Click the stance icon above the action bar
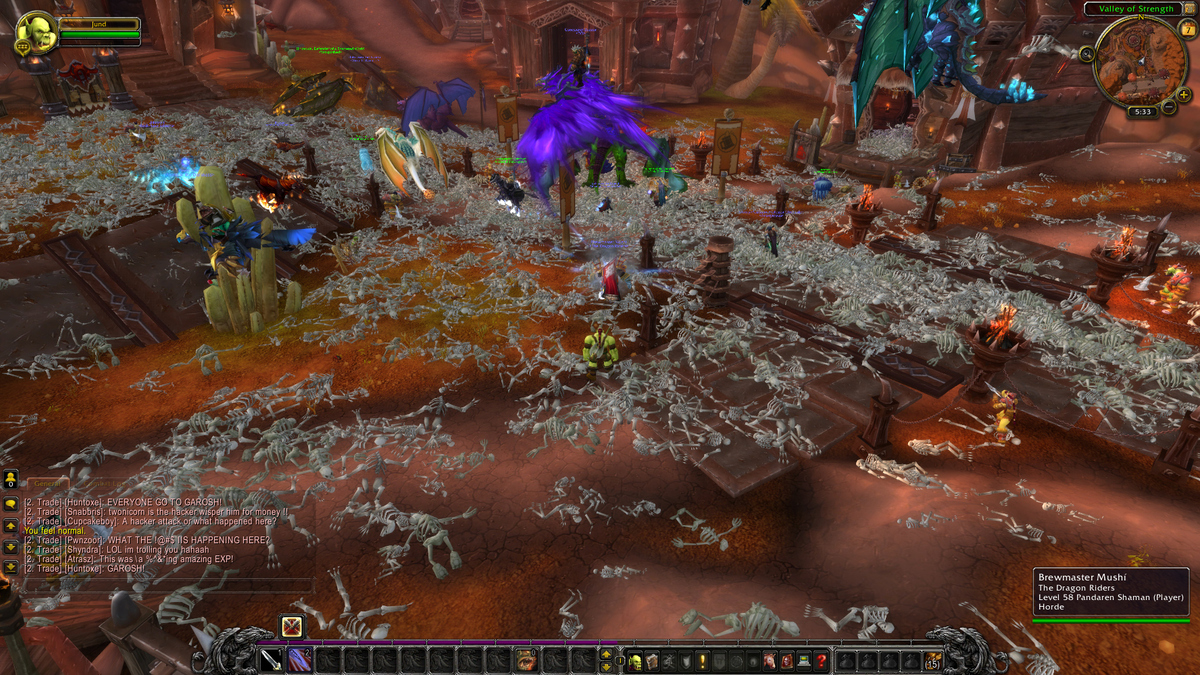 tap(291, 627)
